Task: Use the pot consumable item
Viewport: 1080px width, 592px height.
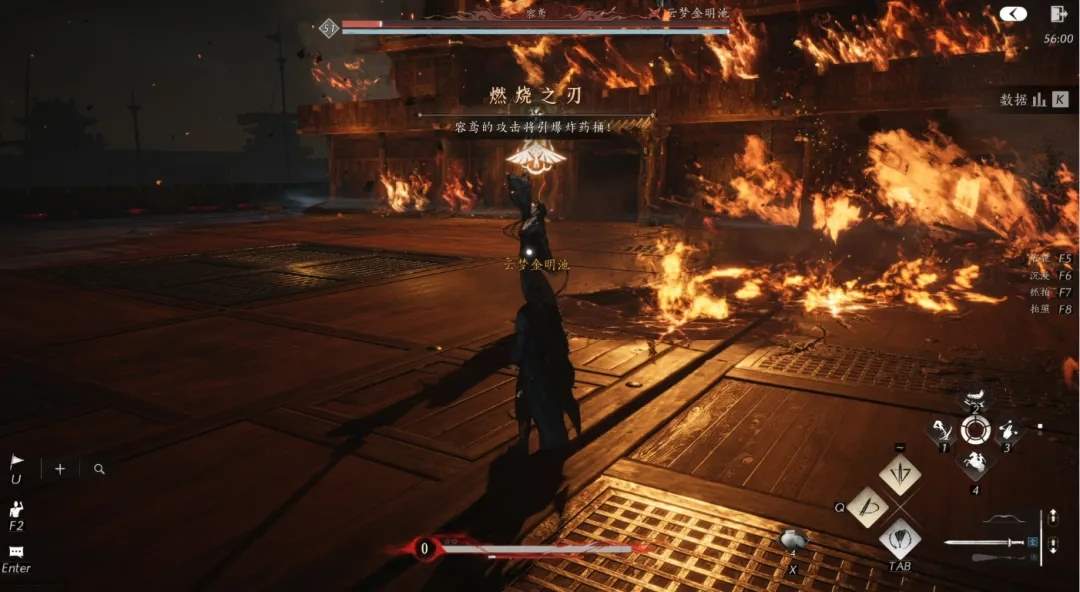Action: (x=794, y=541)
